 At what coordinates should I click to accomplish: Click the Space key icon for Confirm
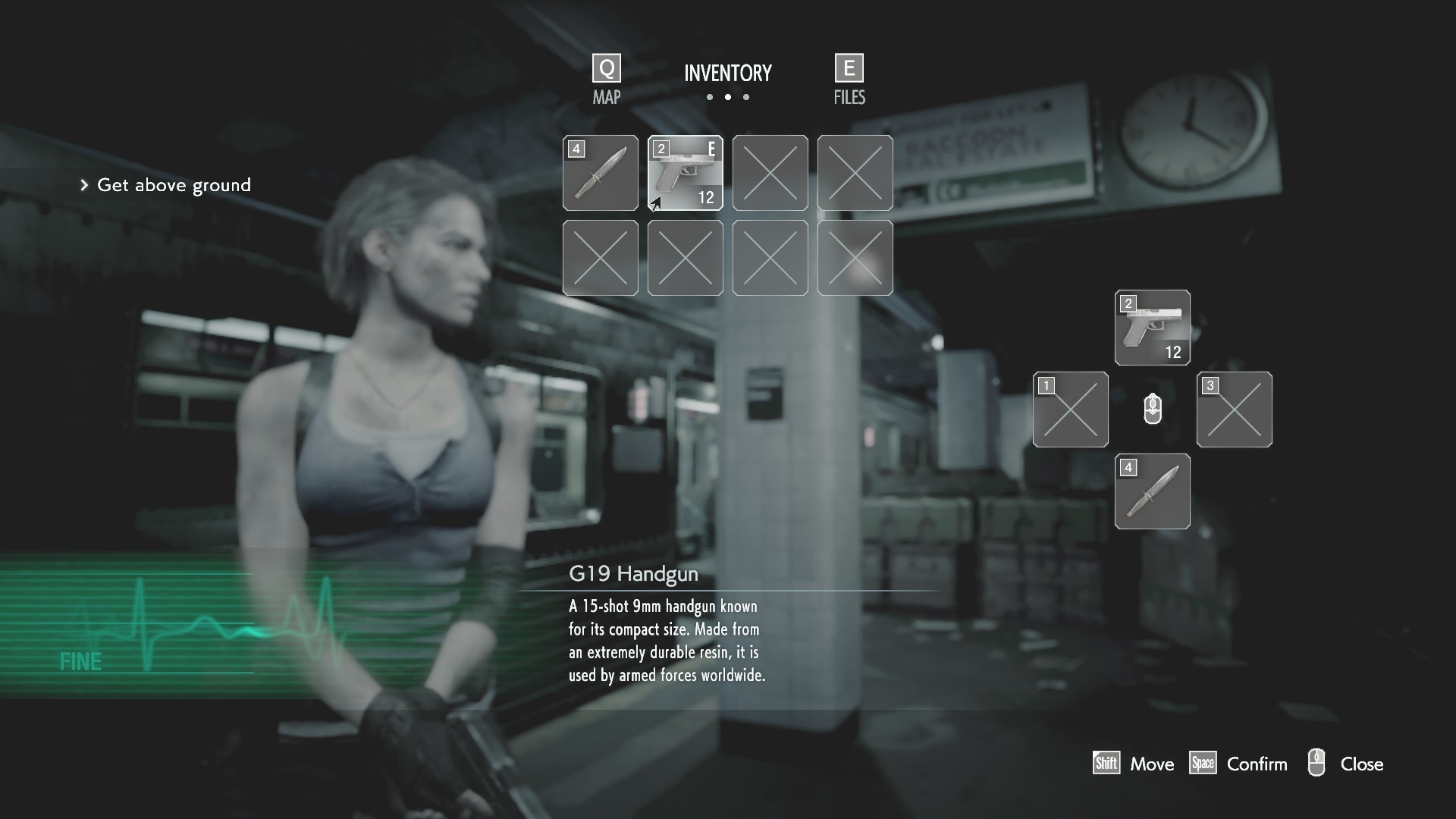tap(1203, 764)
